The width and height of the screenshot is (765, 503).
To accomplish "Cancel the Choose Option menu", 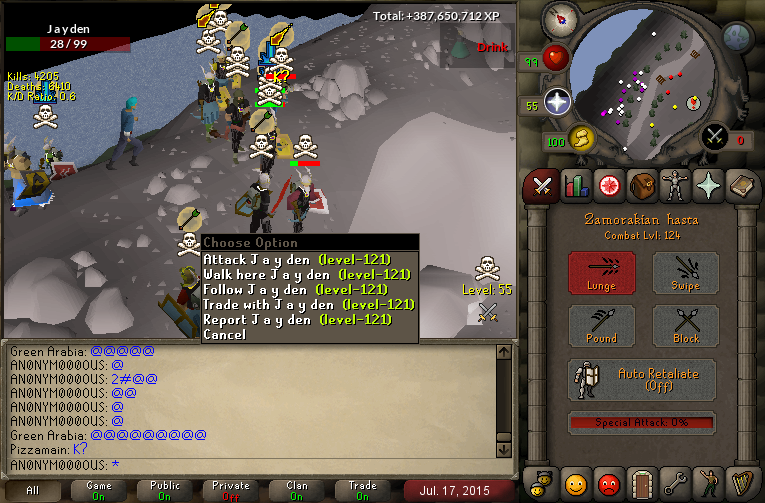I will point(224,335).
